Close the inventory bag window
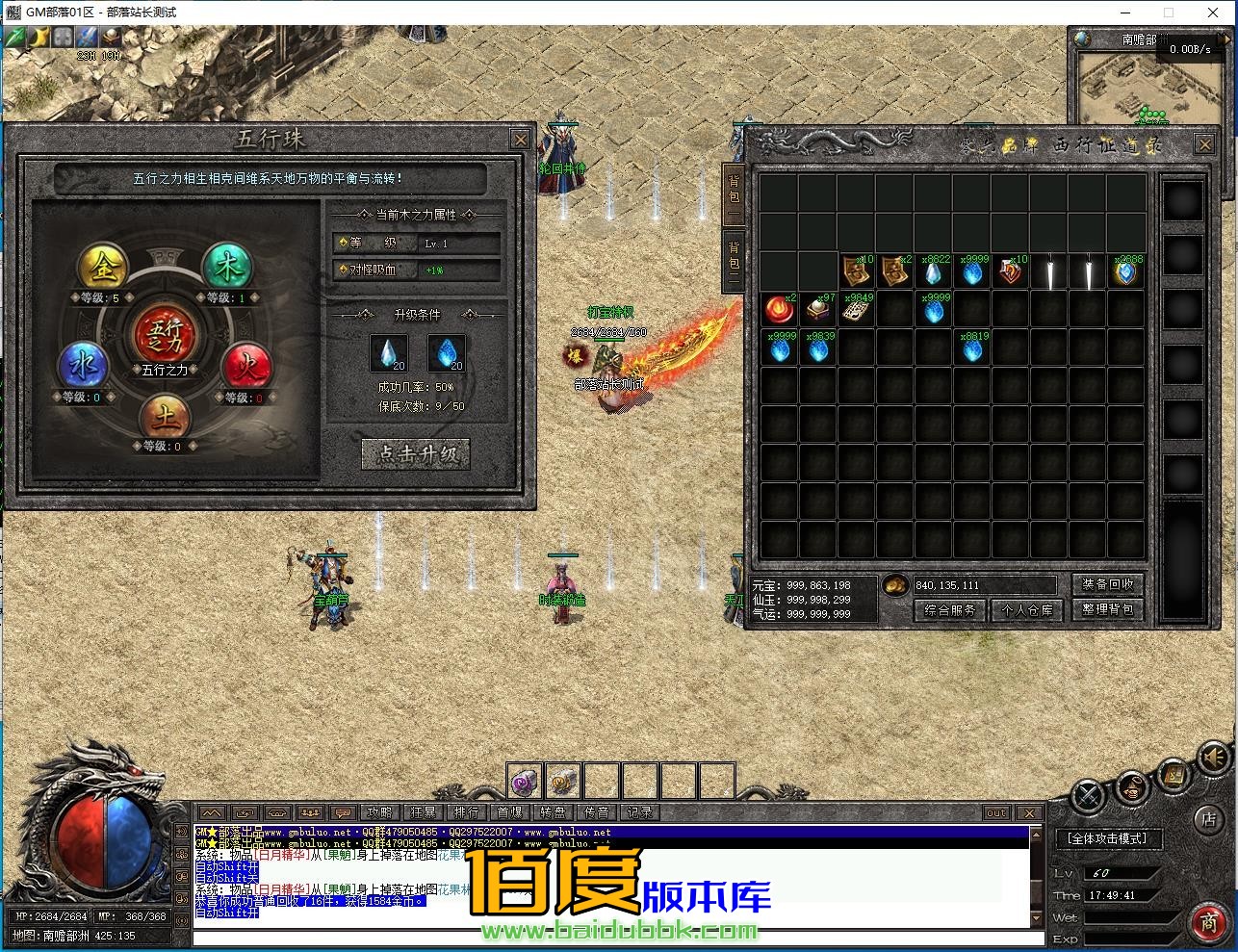This screenshot has height=952, width=1238. pyautogui.click(x=1204, y=144)
